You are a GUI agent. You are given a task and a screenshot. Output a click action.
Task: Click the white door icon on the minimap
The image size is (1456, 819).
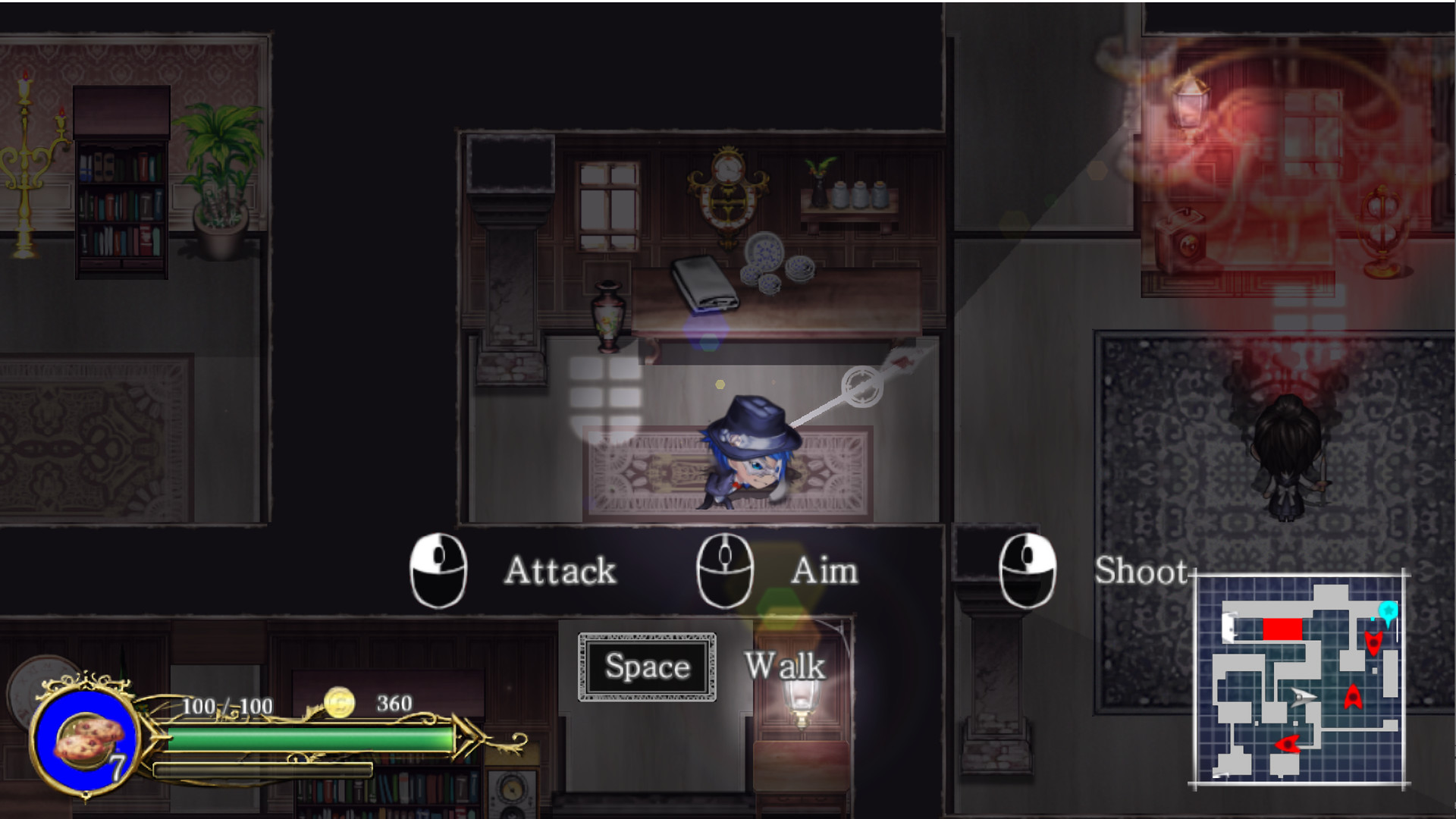click(1230, 628)
